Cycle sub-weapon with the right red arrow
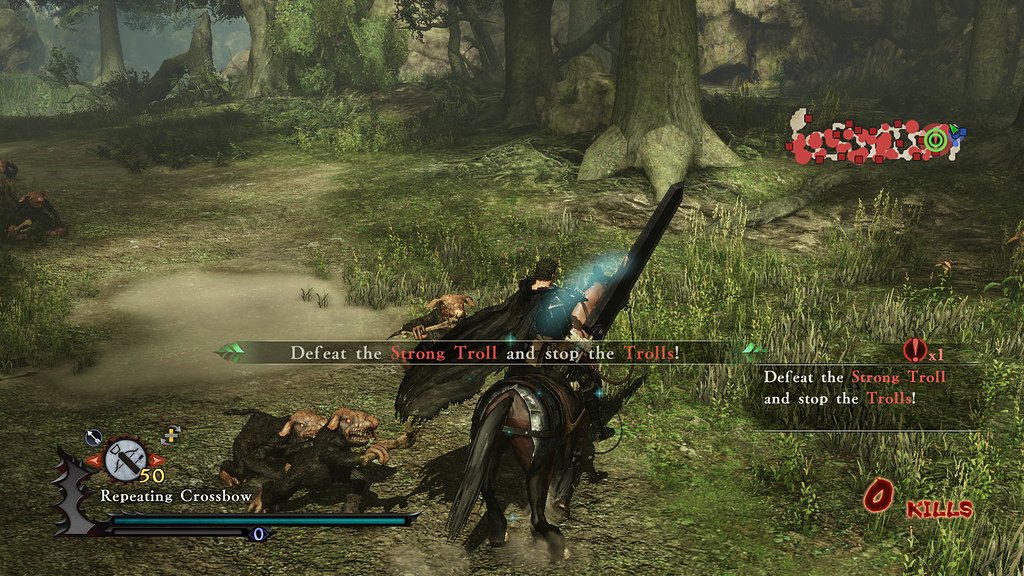1024x576 pixels. (x=156, y=460)
